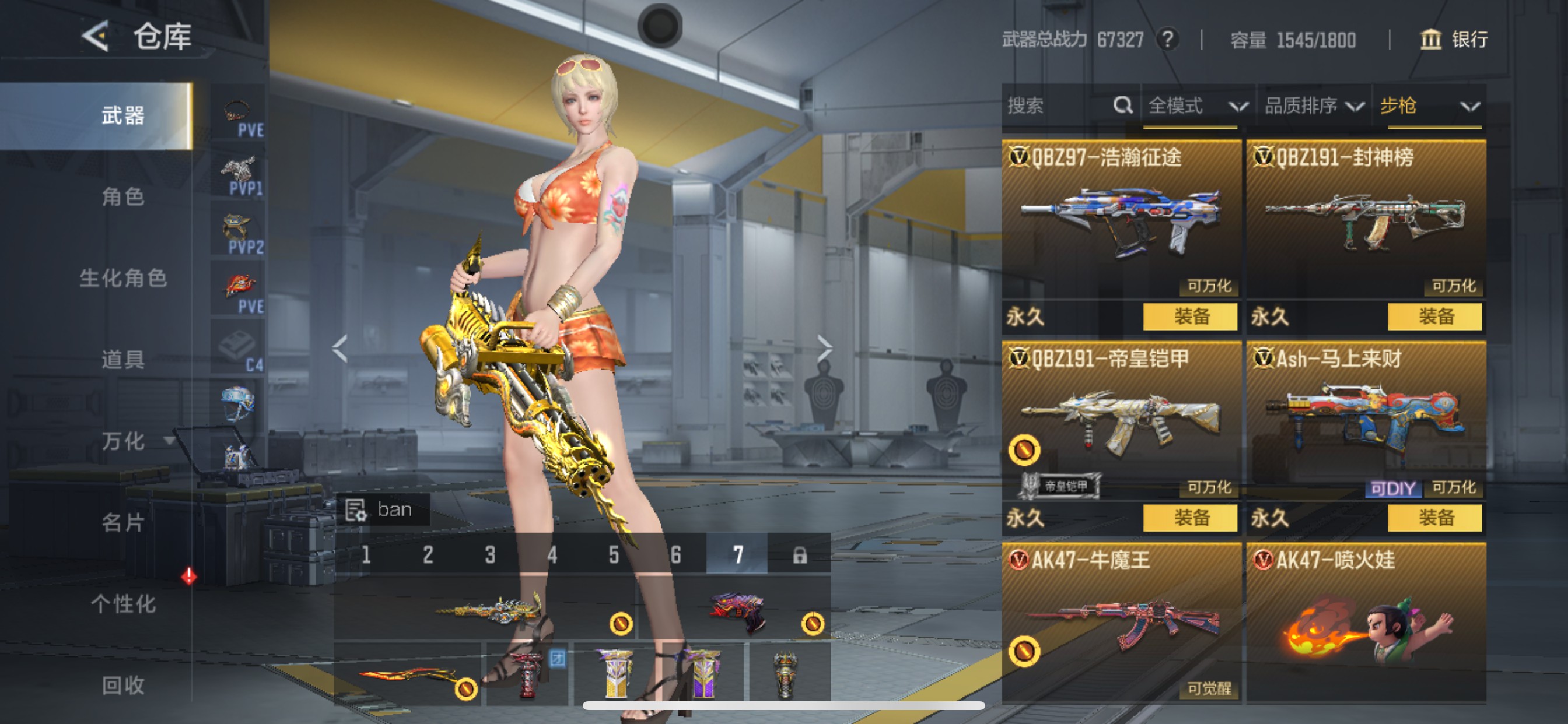Equip the QBZ97-浩瀚征途 rifle
The image size is (1568, 724).
tap(1190, 317)
